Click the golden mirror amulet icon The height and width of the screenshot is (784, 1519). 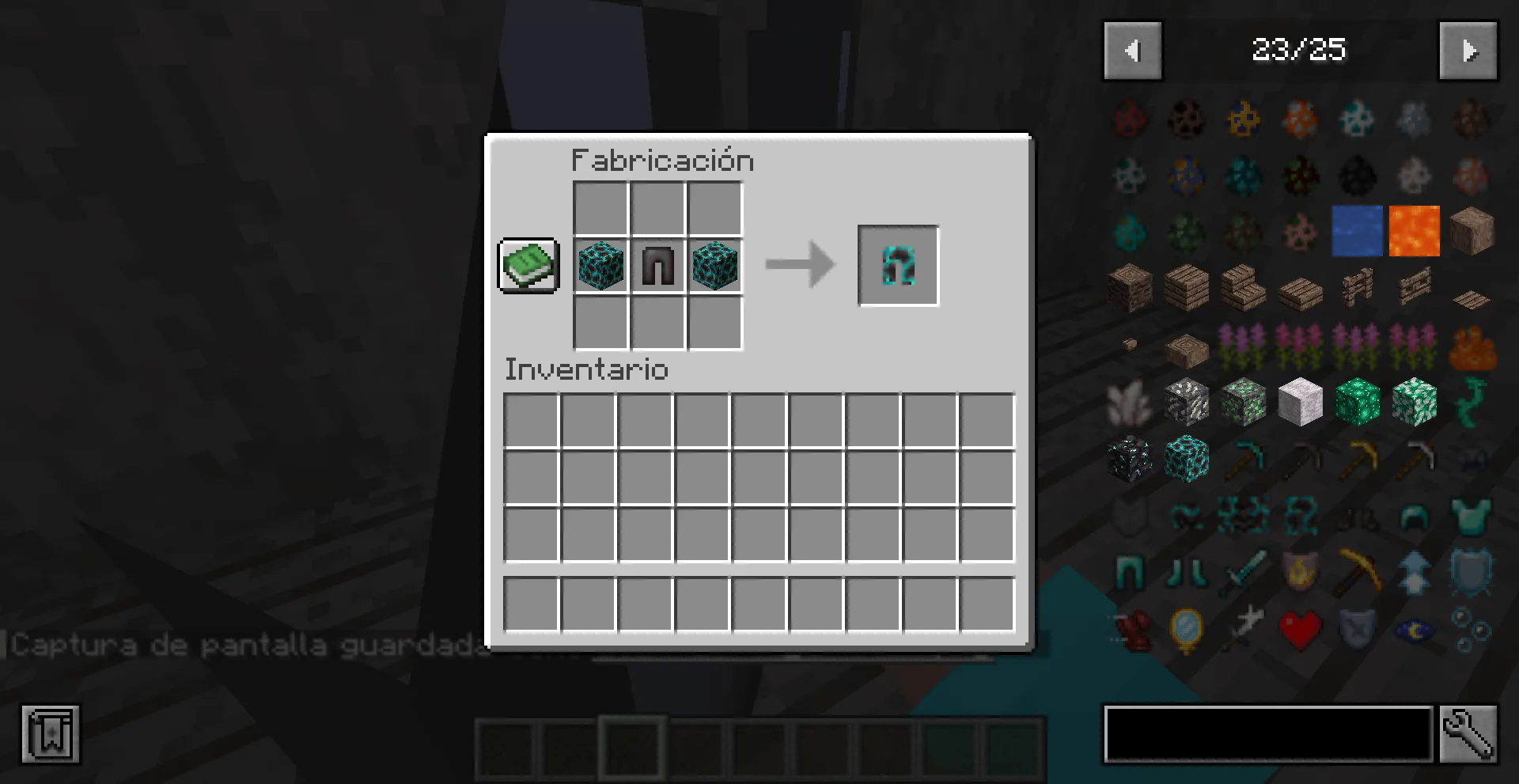(x=1185, y=629)
